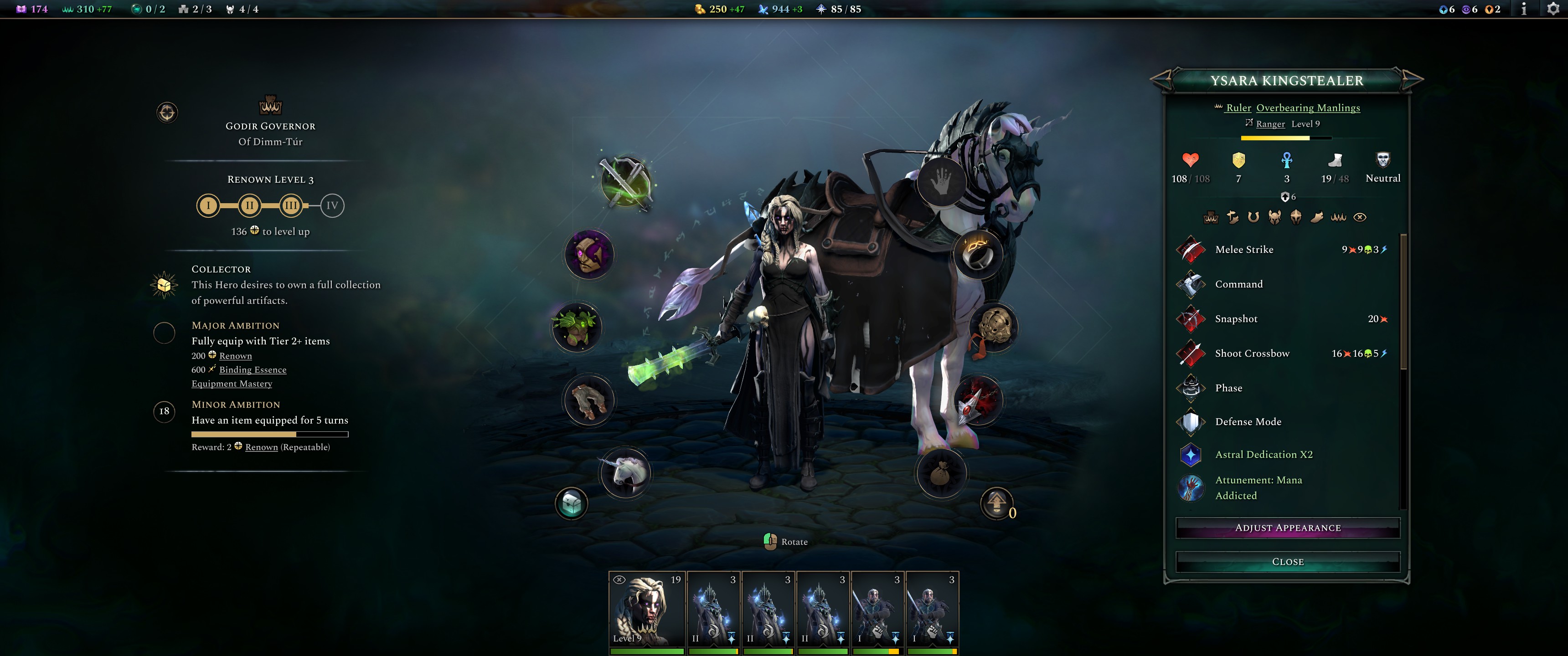The width and height of the screenshot is (1568, 656).
Task: Open the Phase ability icon
Action: point(1191,388)
